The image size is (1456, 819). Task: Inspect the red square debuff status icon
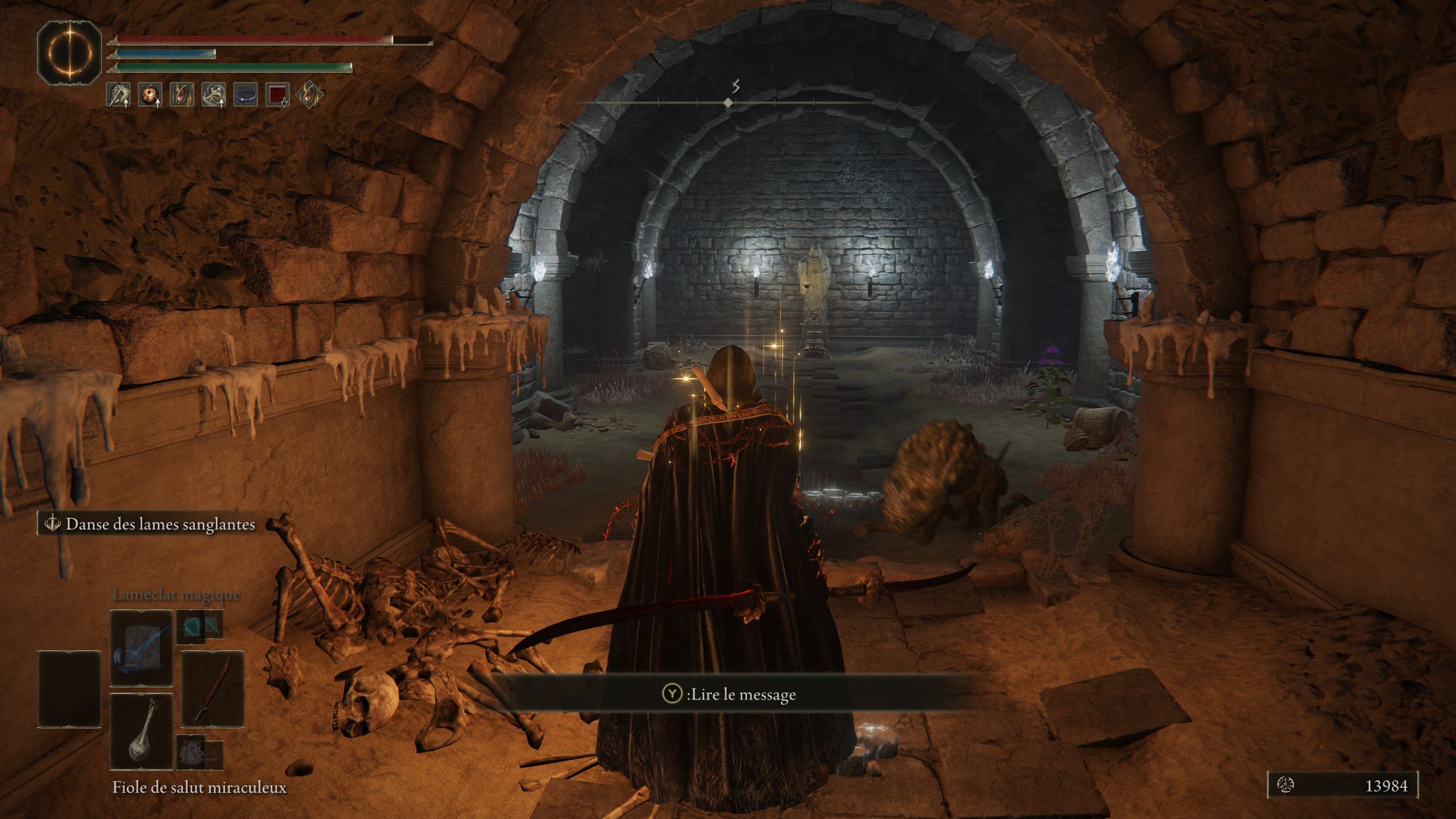click(278, 94)
